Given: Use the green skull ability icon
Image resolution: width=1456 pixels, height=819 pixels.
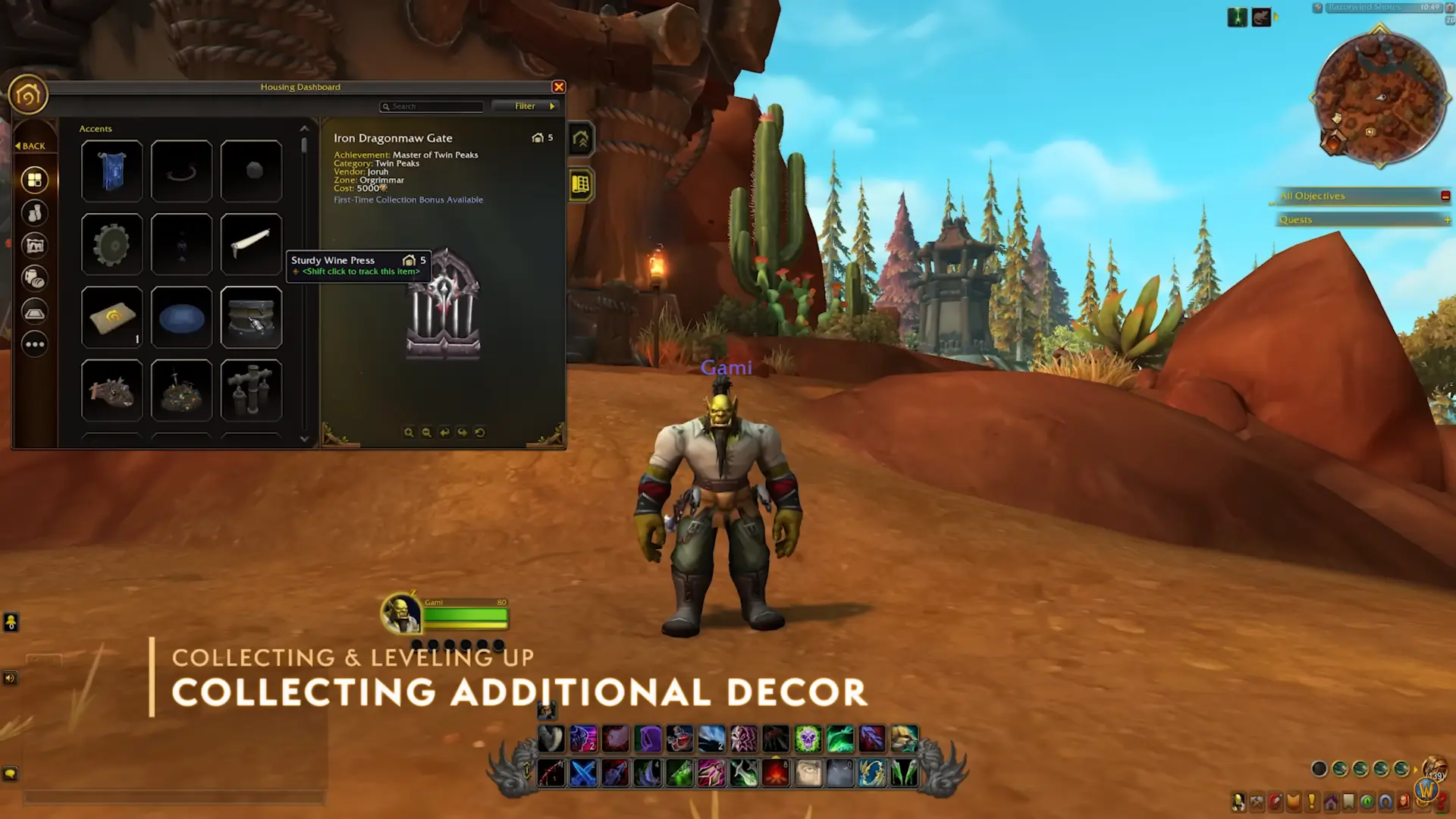Looking at the screenshot, I should [808, 738].
